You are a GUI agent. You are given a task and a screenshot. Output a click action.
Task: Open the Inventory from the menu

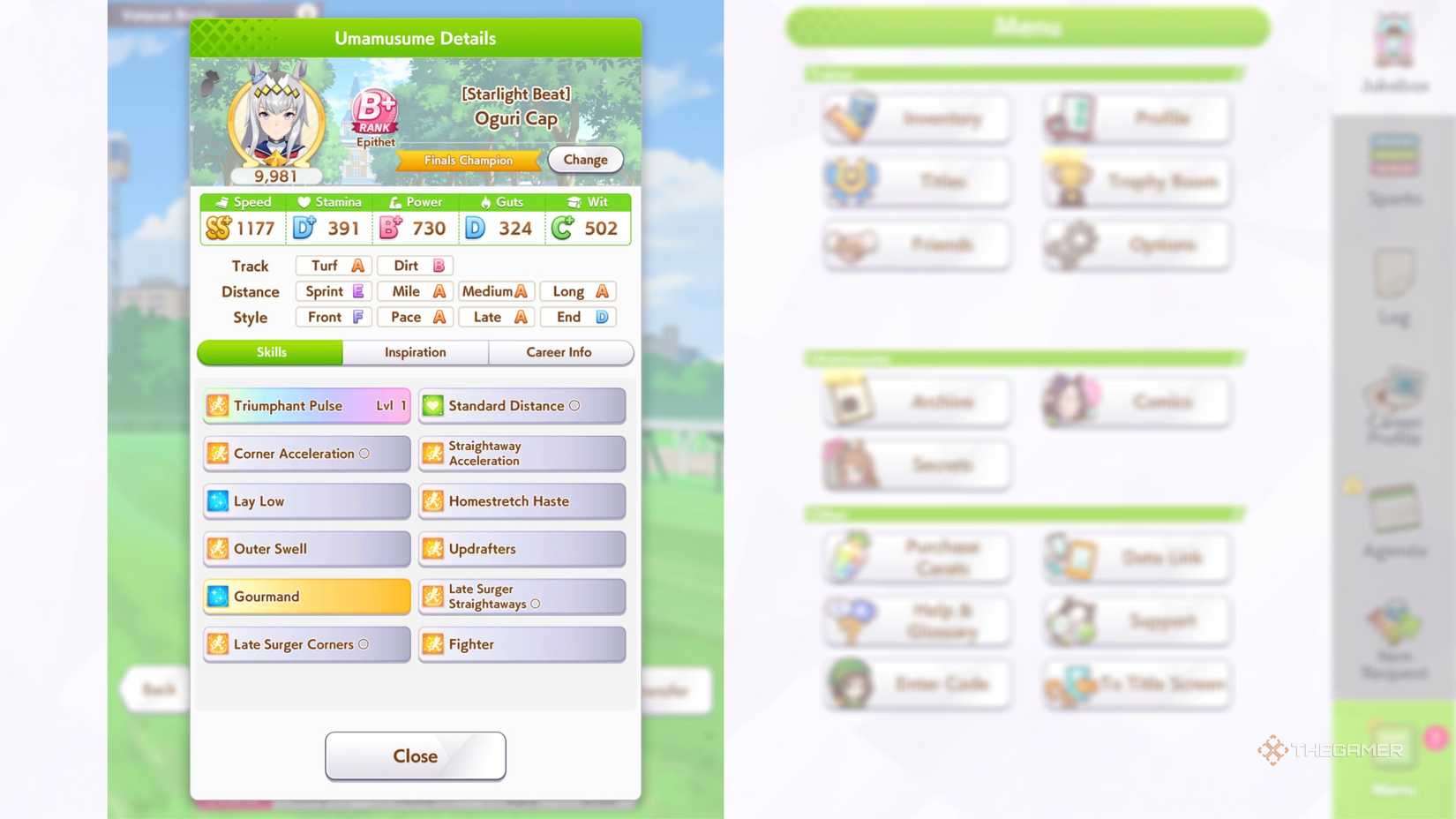[x=915, y=117]
